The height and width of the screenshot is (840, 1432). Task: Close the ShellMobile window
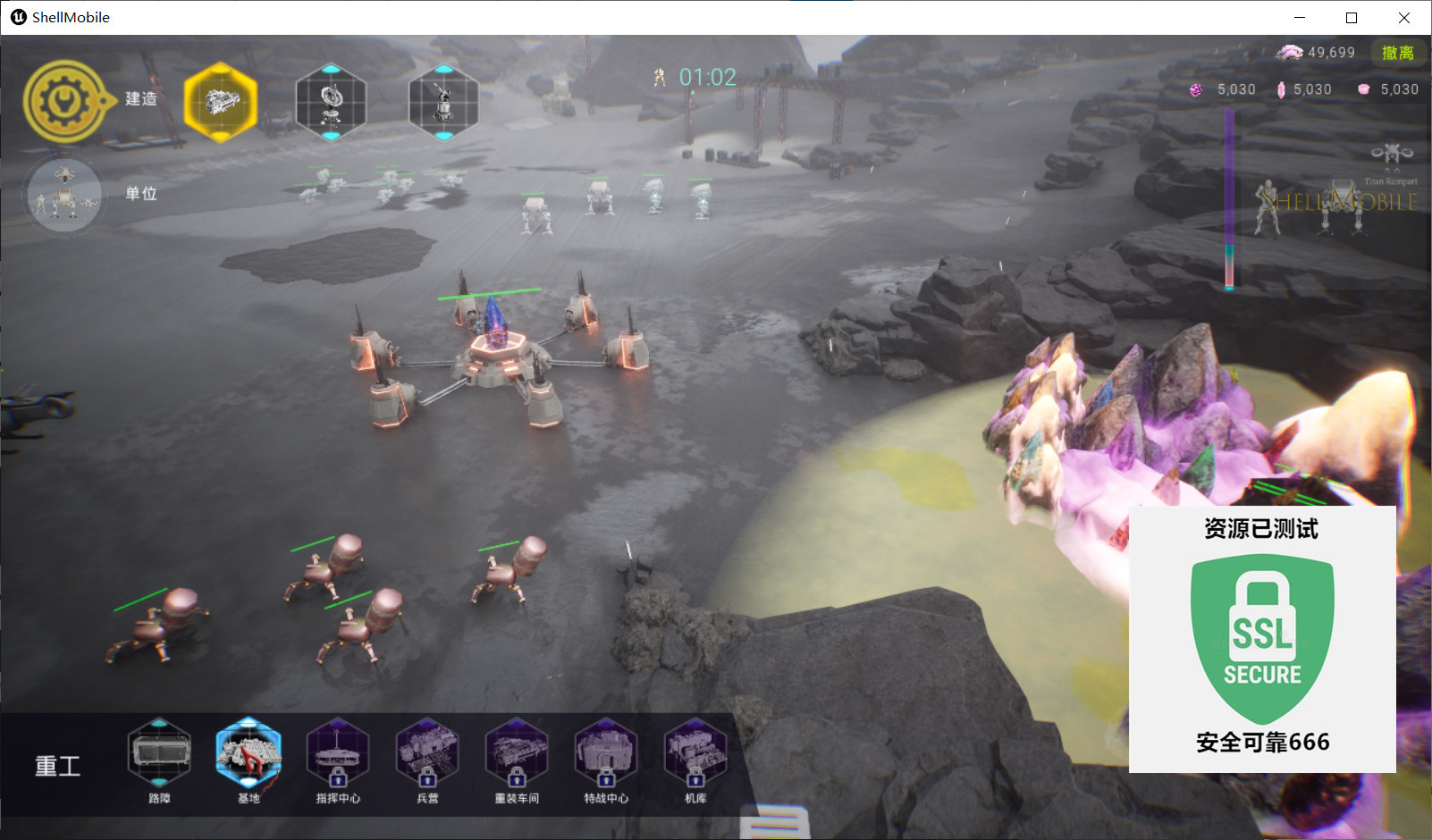coord(1404,18)
